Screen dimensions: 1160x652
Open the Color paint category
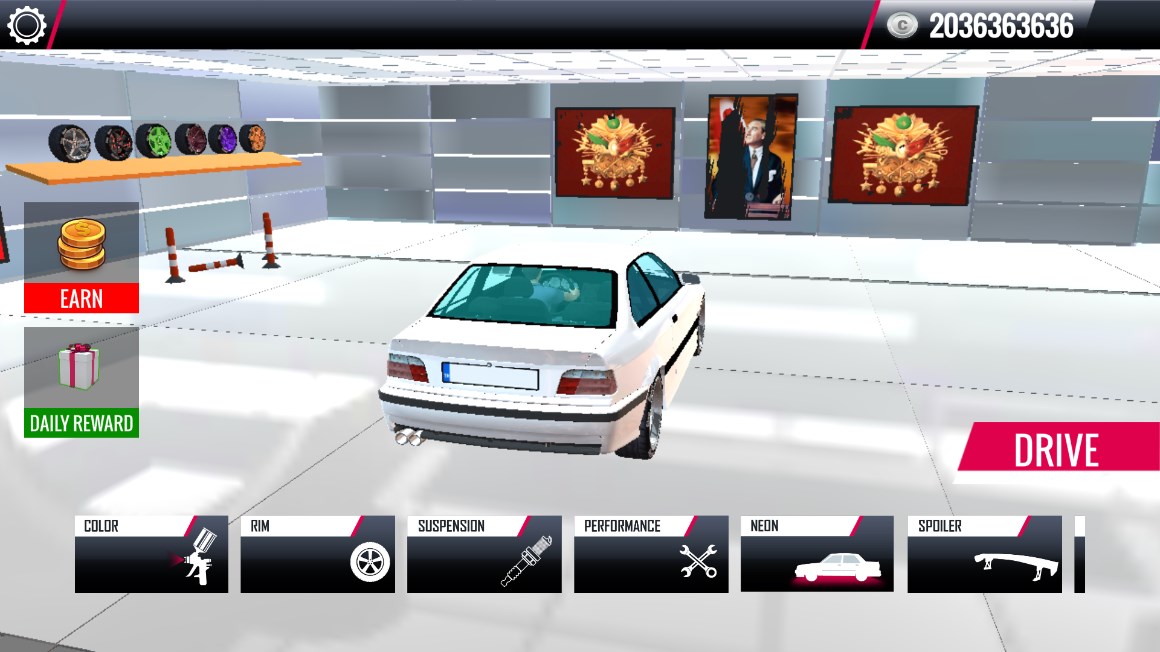[x=151, y=555]
